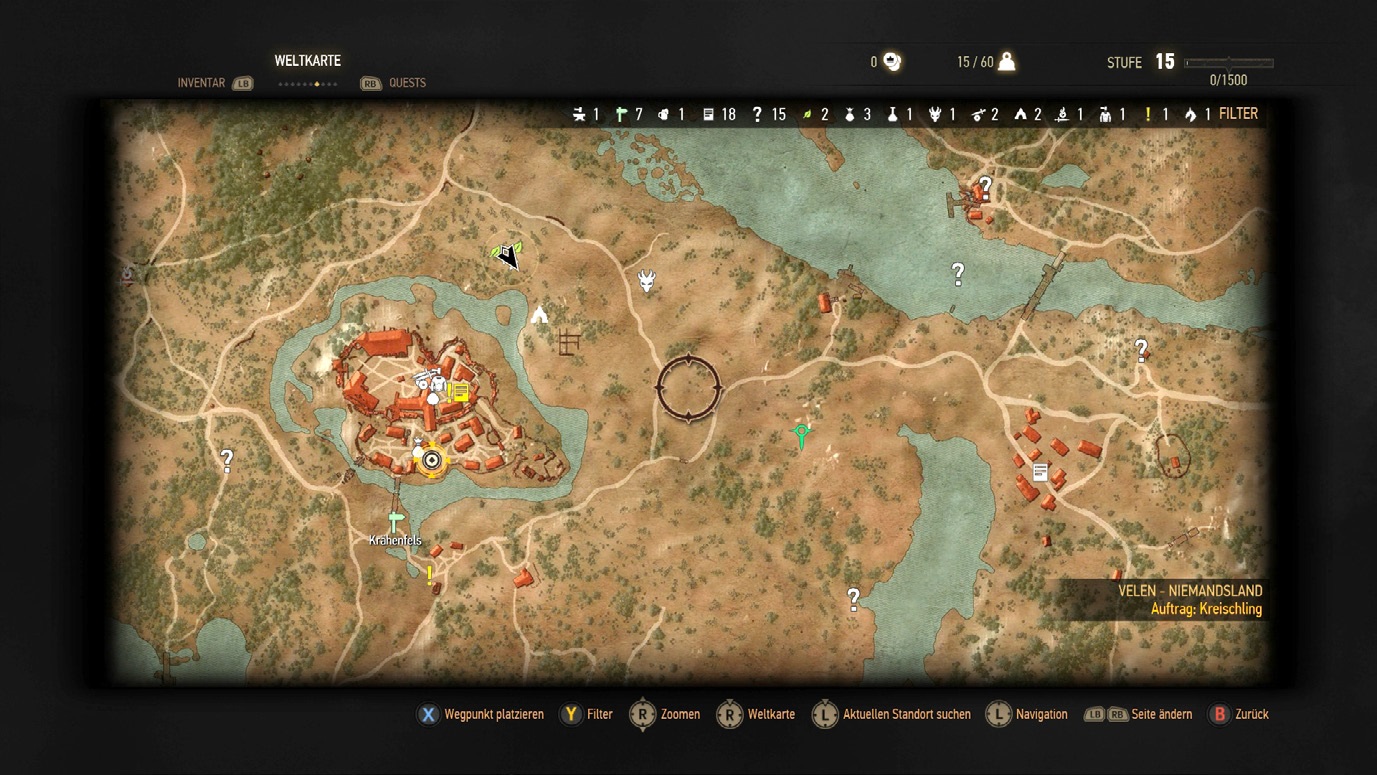Switch to the Quests tab
The width and height of the screenshot is (1377, 775).
tap(407, 83)
